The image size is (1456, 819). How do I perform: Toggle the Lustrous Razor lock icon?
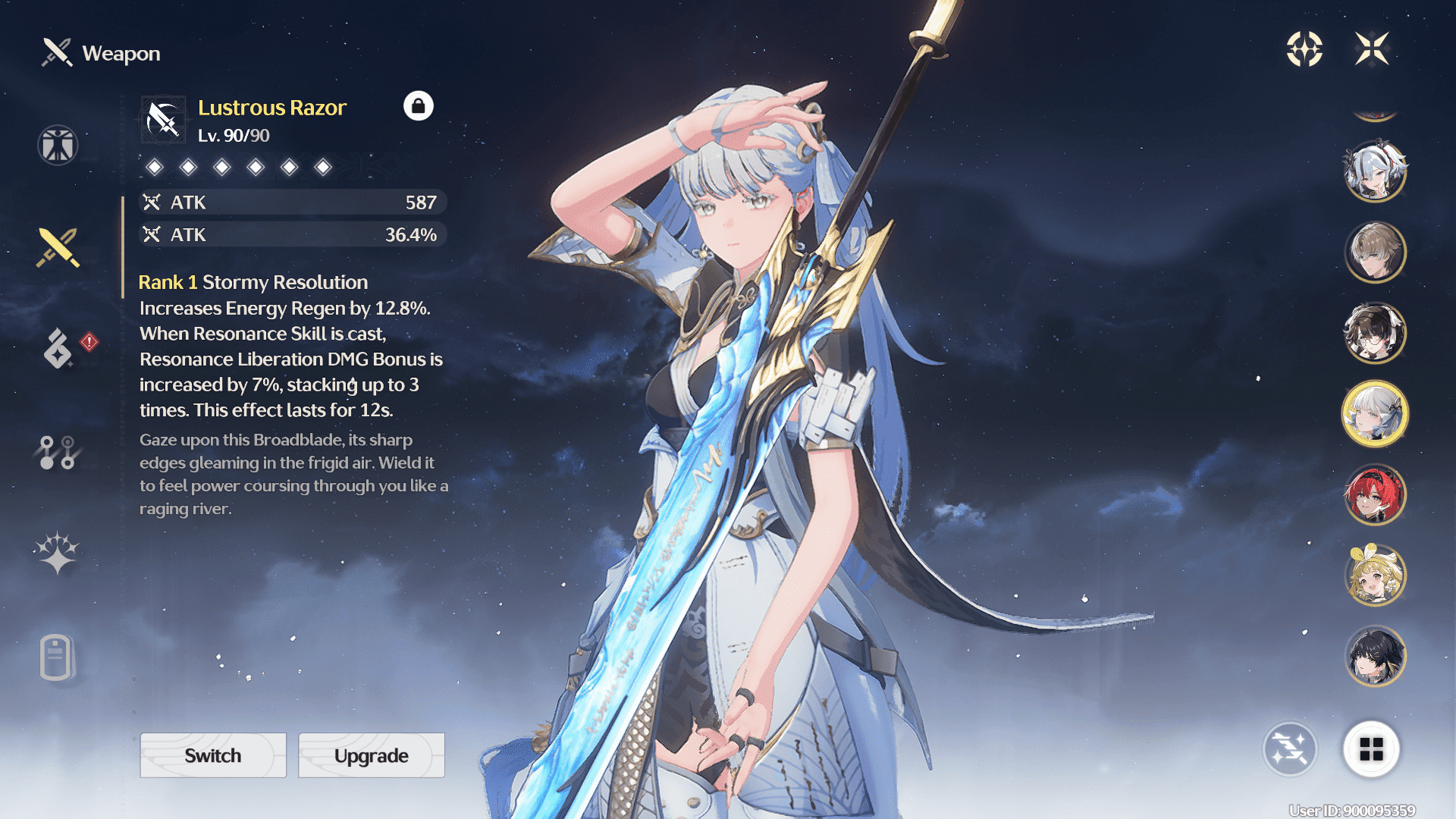(x=418, y=106)
